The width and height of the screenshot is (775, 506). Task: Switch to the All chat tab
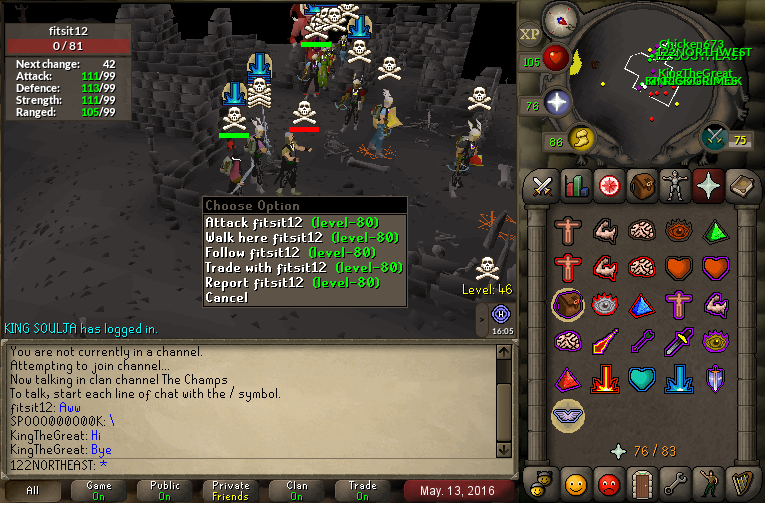coord(33,490)
